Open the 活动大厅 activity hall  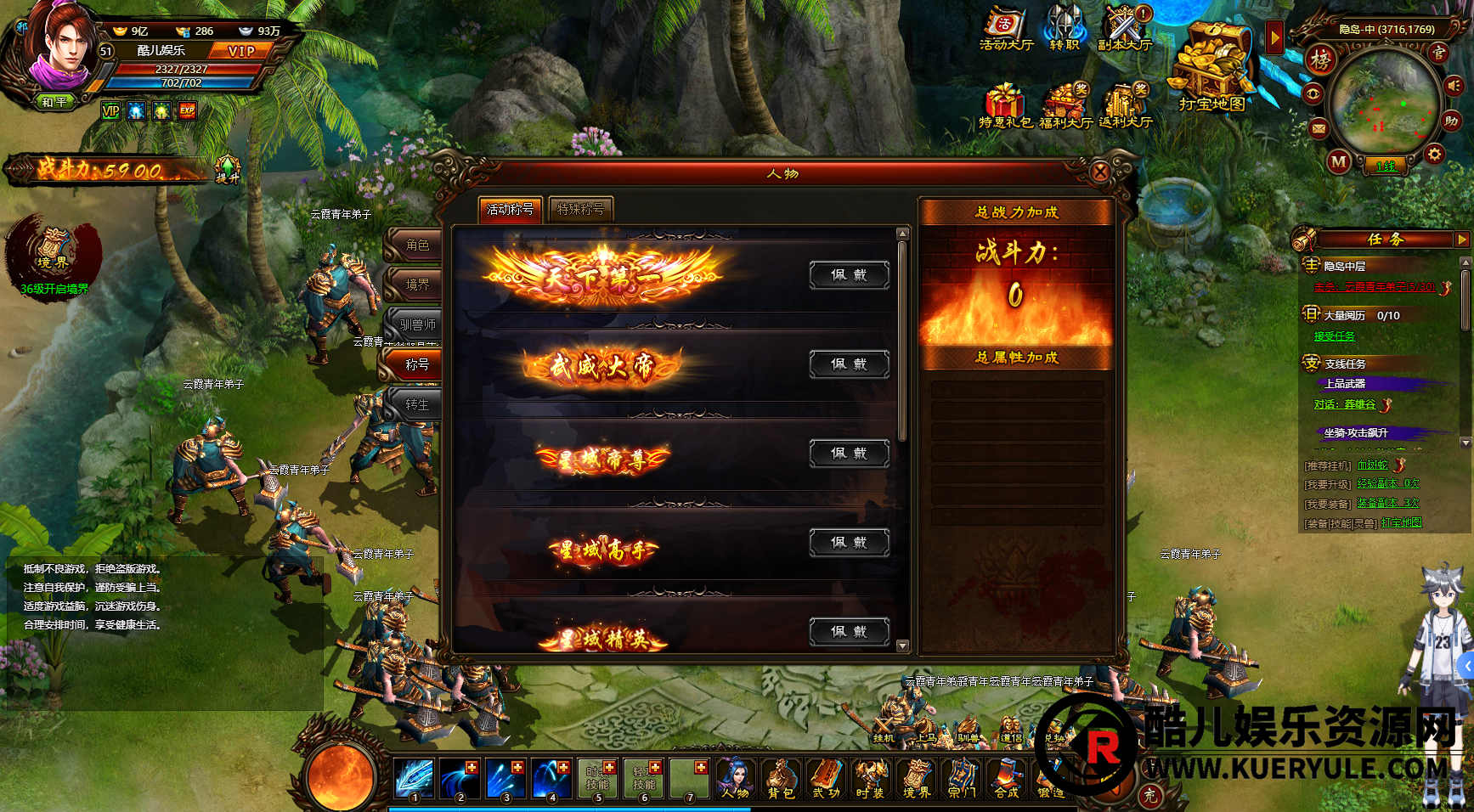coord(1006,29)
